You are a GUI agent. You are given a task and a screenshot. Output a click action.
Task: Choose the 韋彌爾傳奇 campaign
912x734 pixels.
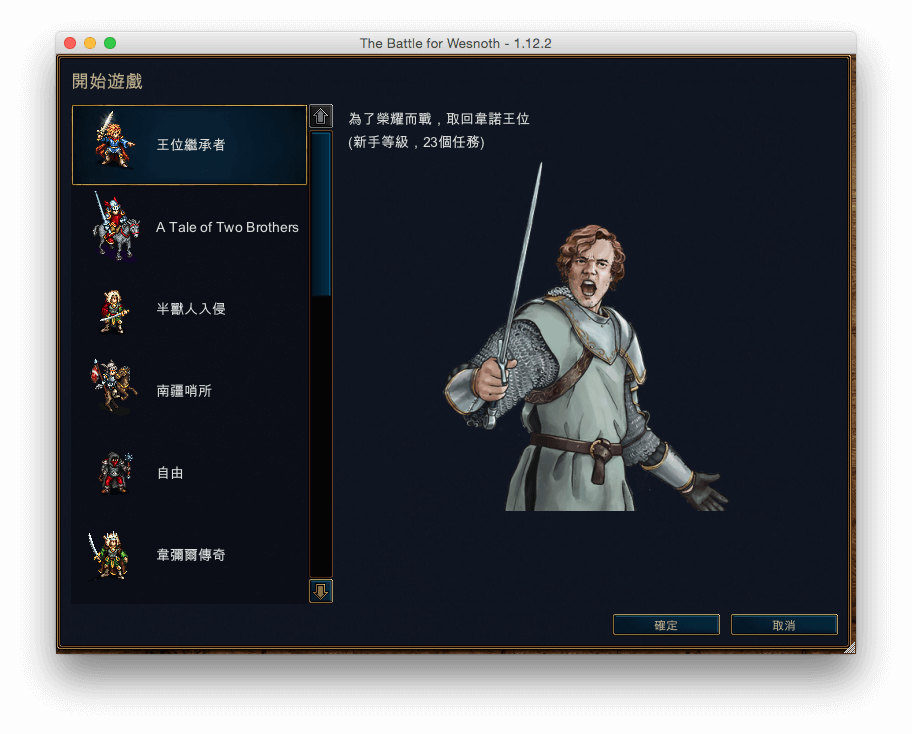[189, 555]
